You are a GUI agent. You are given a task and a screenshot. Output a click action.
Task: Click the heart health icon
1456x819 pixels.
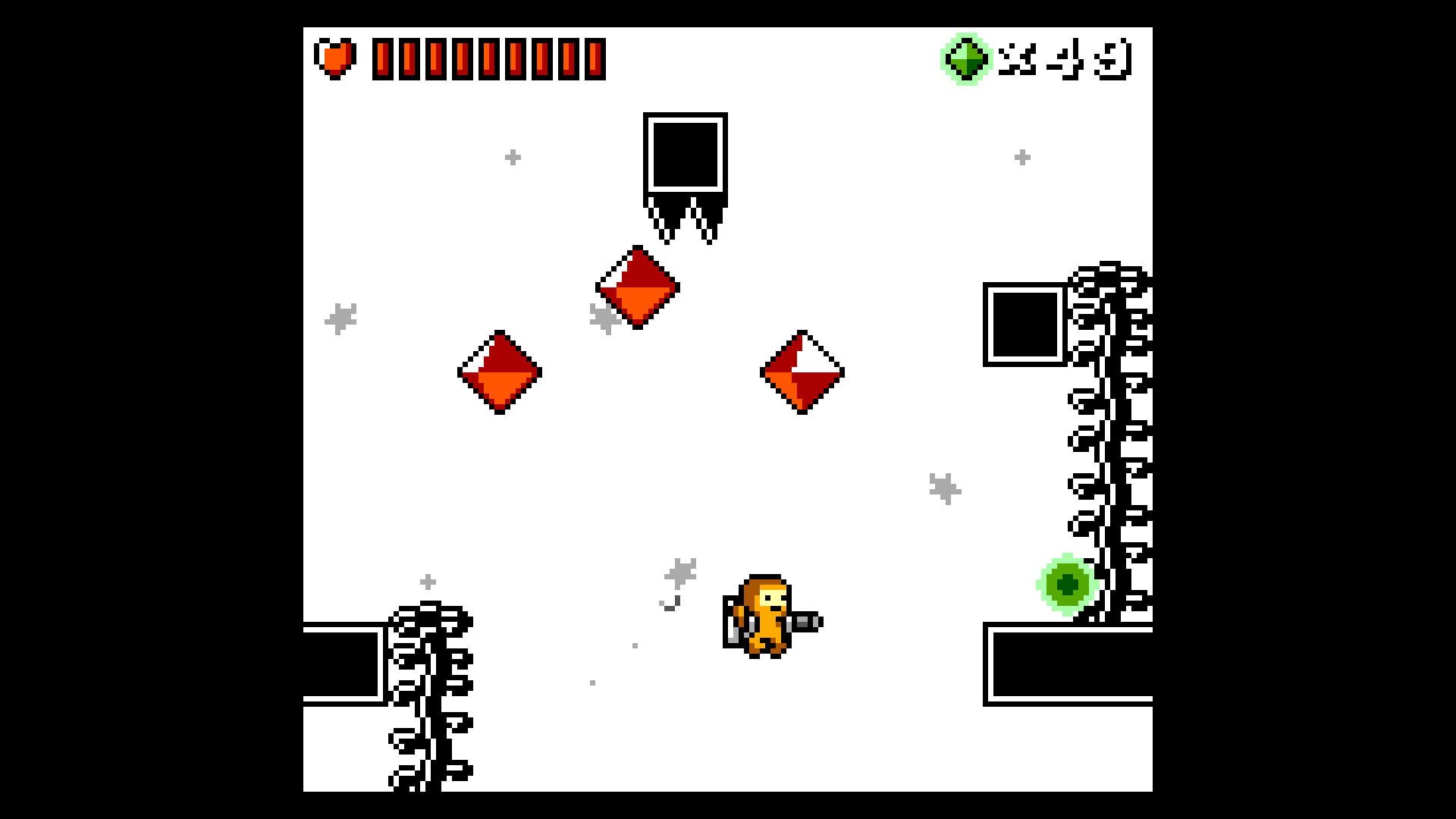tap(336, 56)
